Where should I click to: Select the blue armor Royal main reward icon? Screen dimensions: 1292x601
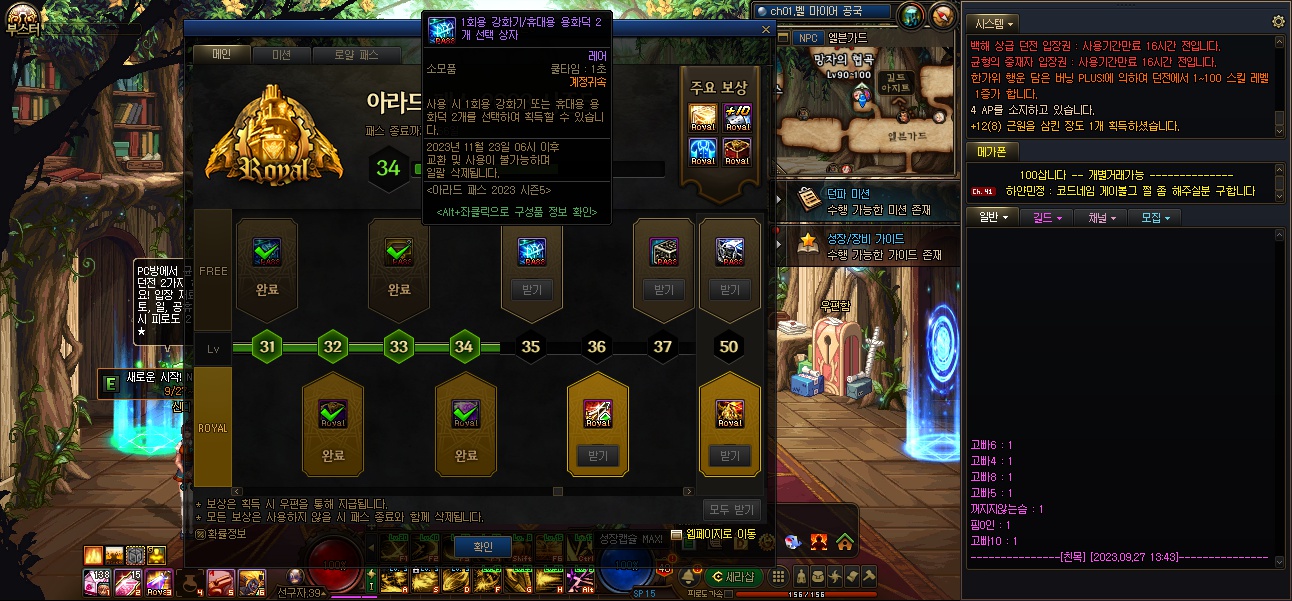pos(703,151)
